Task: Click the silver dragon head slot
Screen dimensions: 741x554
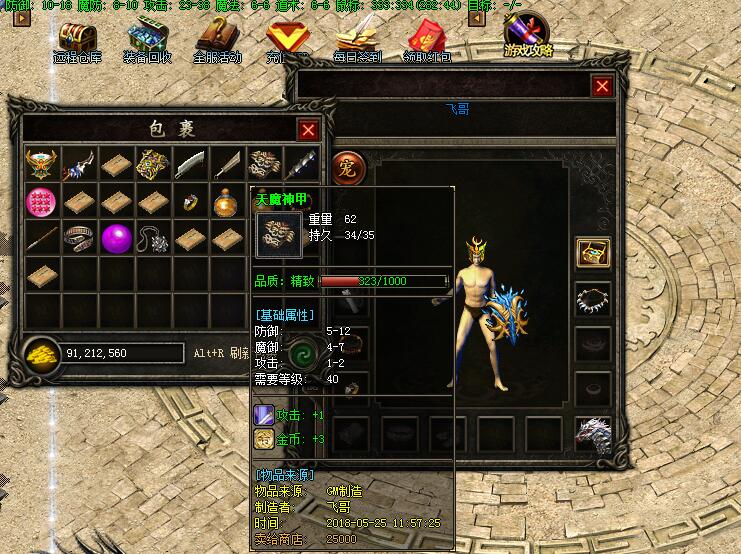Action: [x=592, y=435]
